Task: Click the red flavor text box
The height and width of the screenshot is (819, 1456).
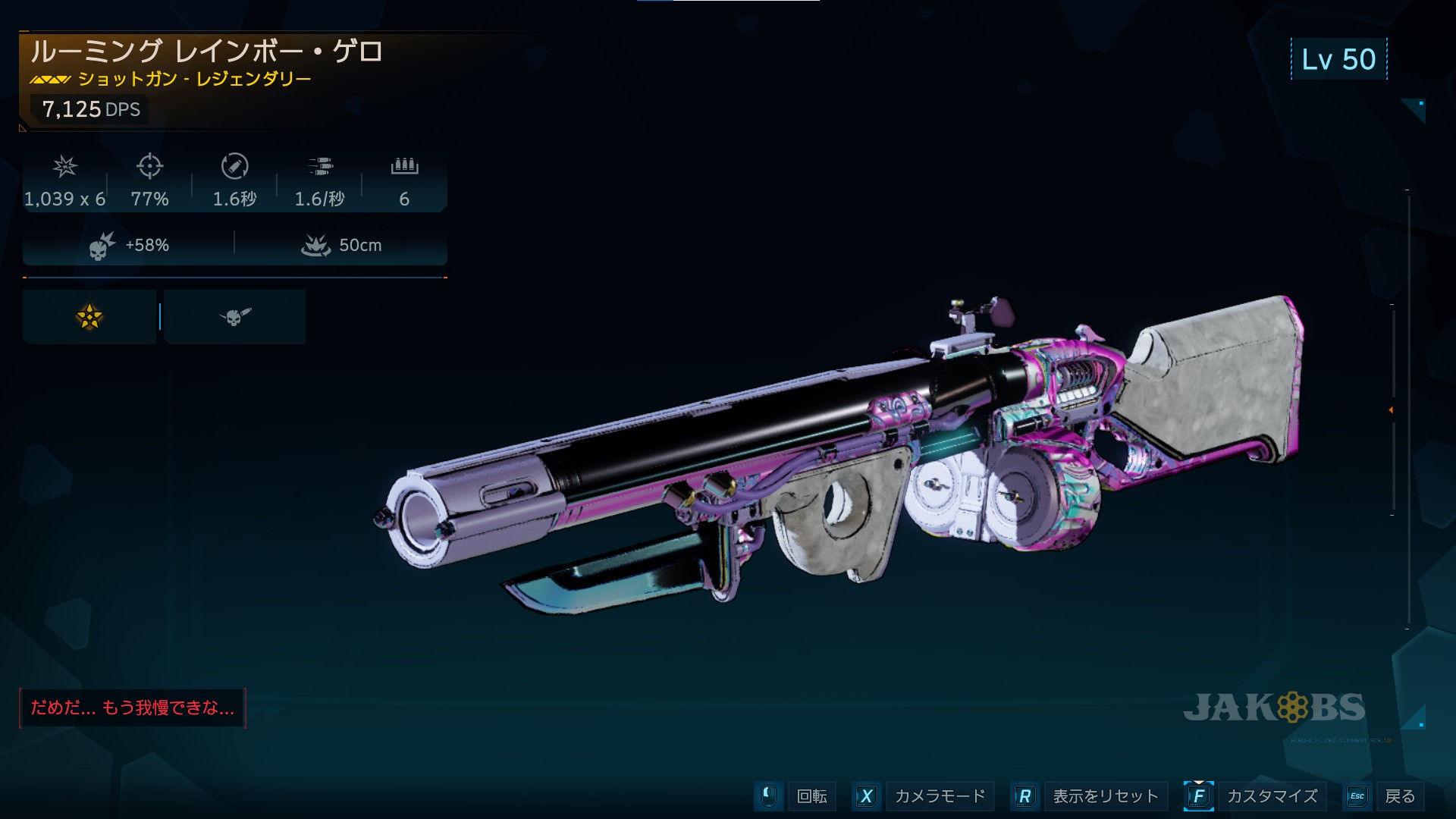Action: 133,708
